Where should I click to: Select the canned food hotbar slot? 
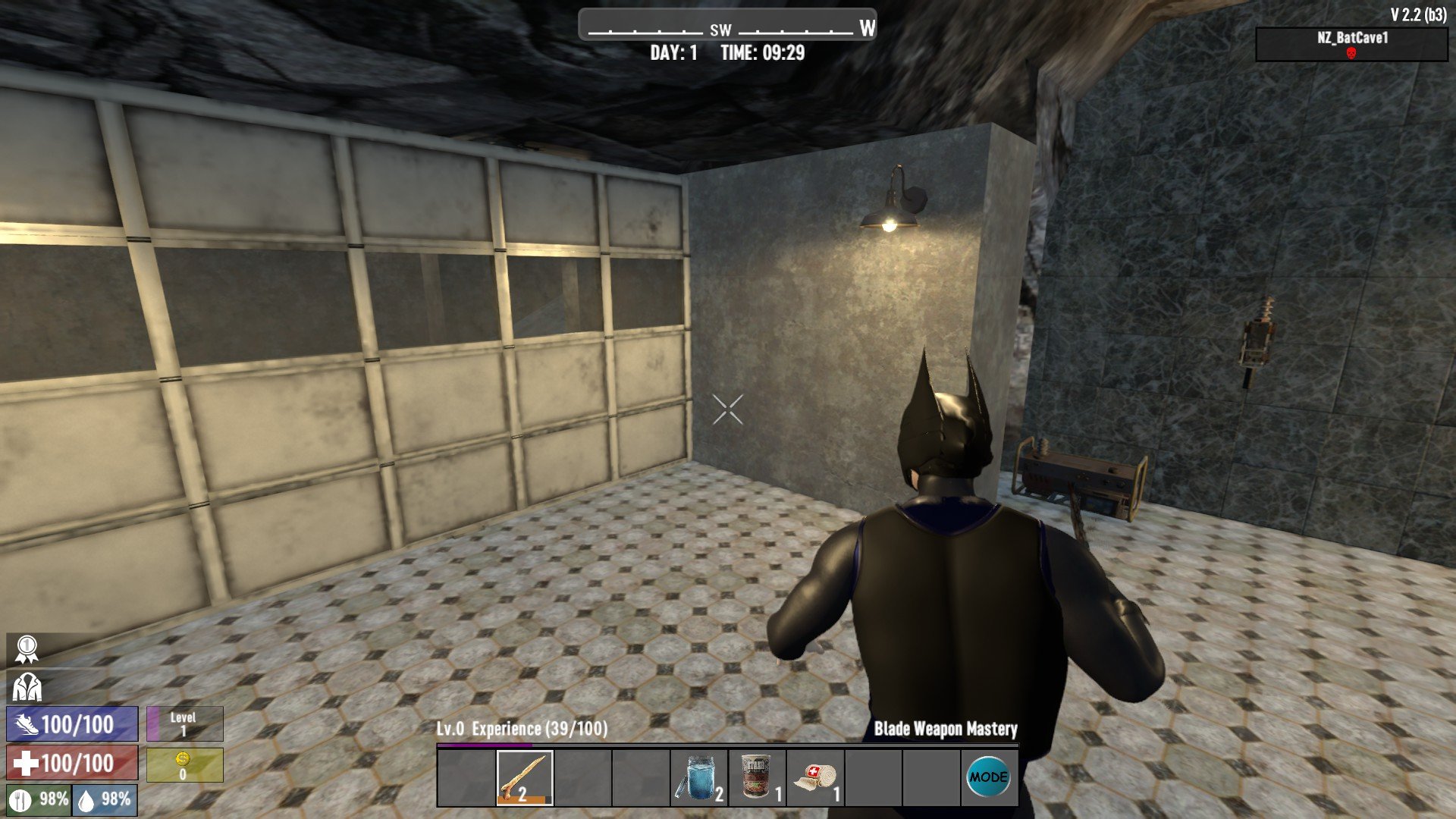[x=756, y=777]
